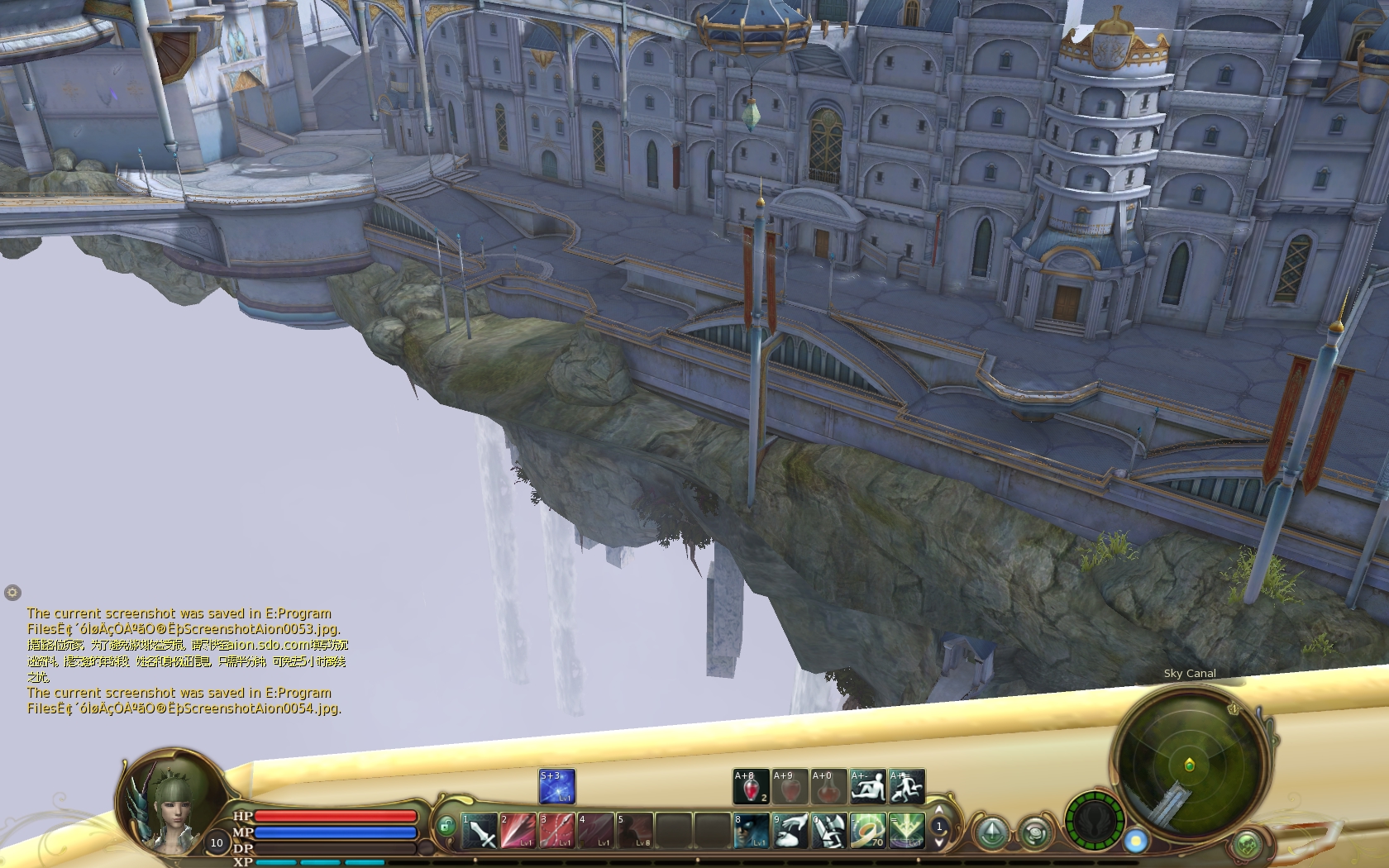Toggle the hotbar lock icon

tap(446, 827)
